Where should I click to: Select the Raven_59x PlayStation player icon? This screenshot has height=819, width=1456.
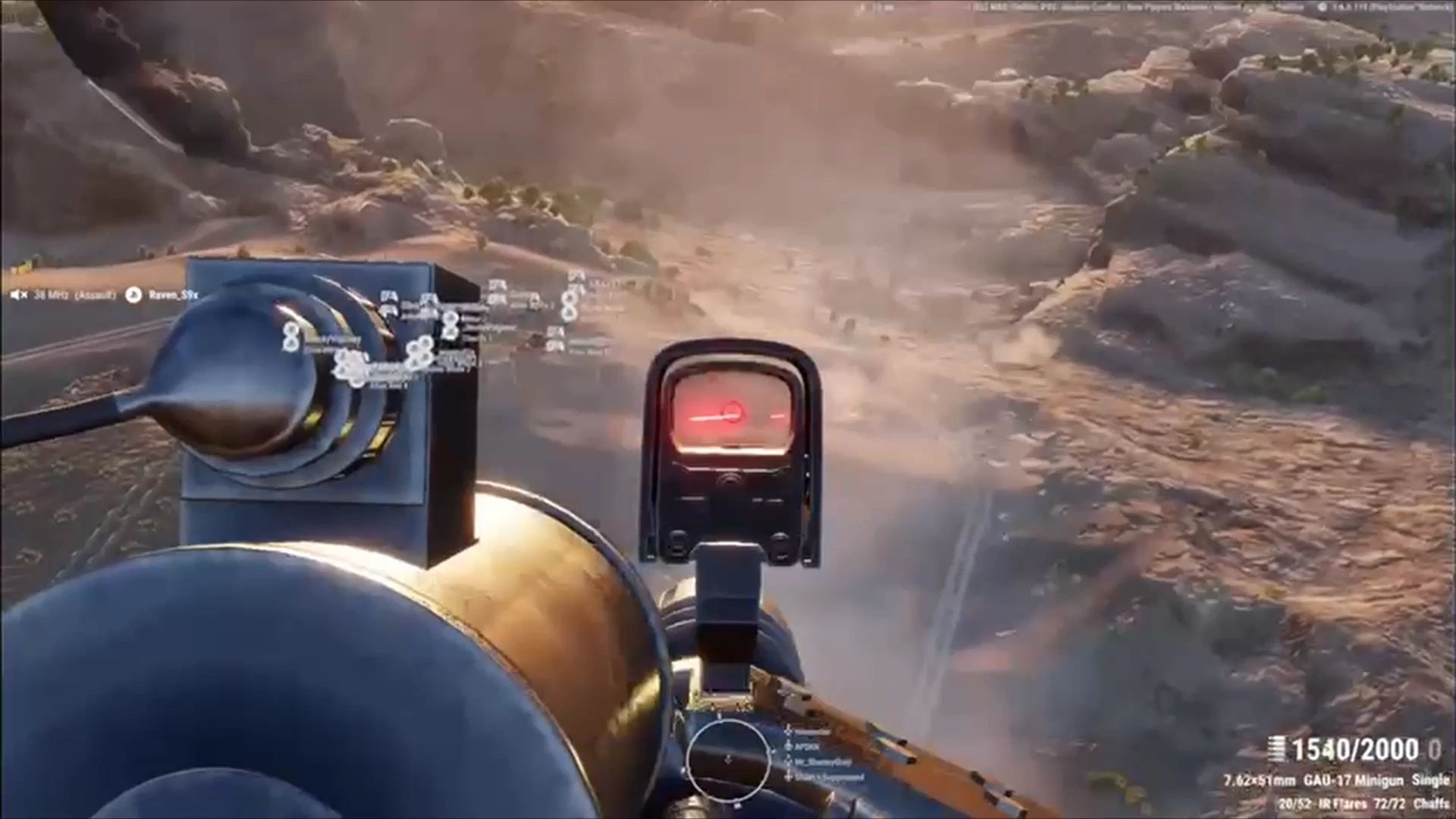[133, 295]
